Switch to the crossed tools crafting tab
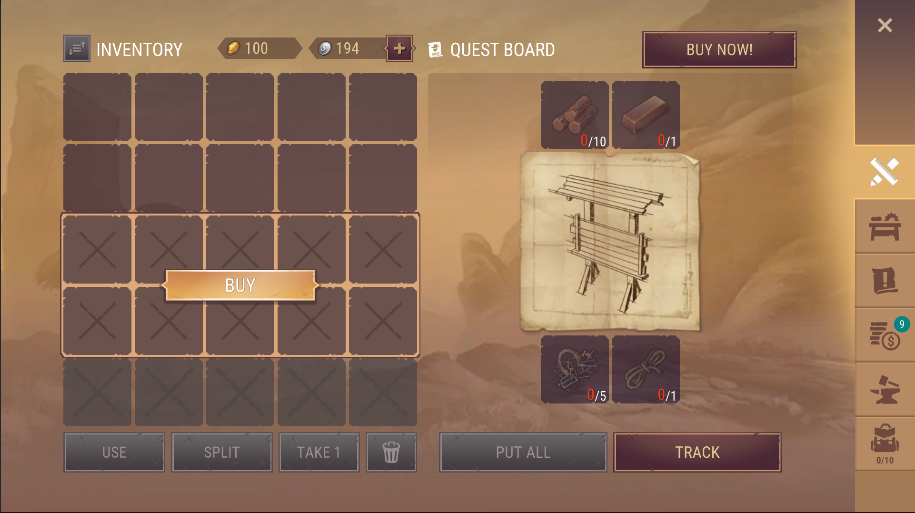 884,172
